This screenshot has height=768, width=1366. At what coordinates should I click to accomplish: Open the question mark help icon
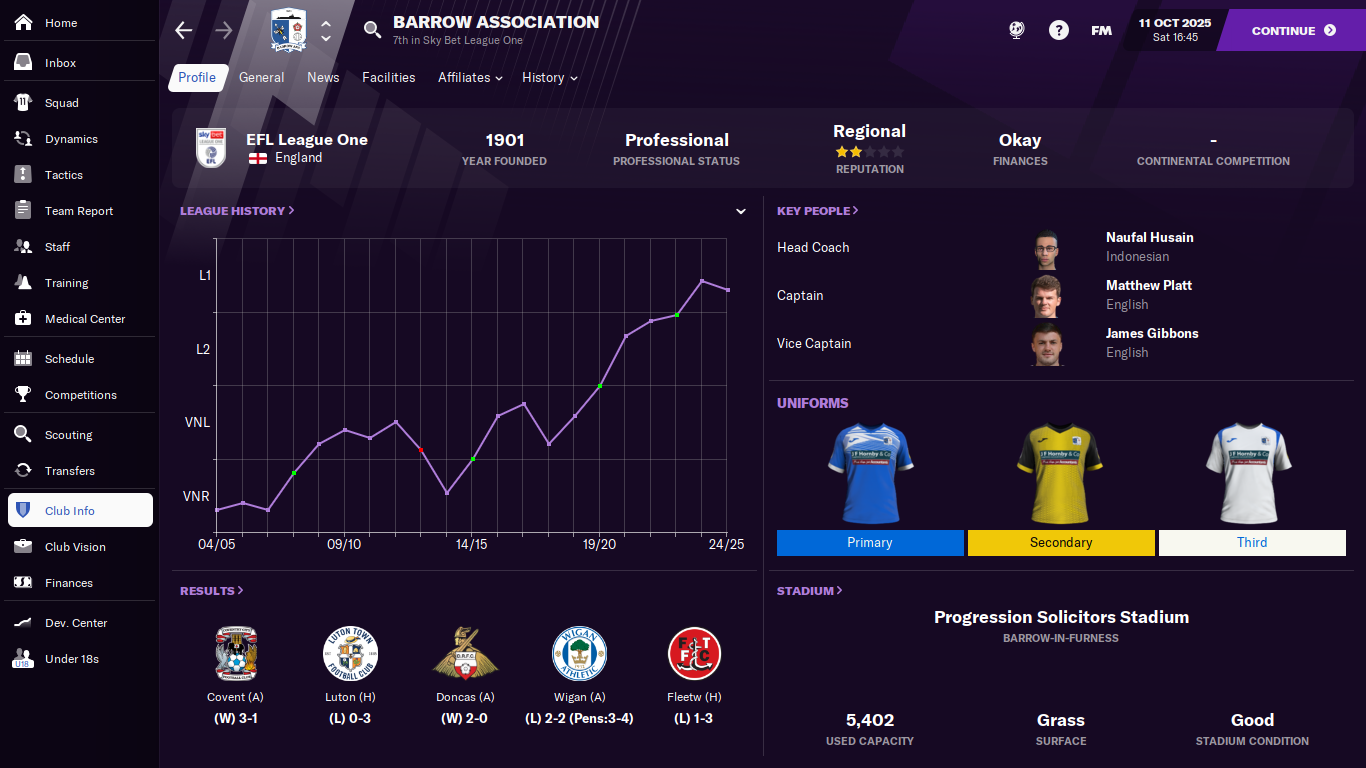tap(1058, 31)
